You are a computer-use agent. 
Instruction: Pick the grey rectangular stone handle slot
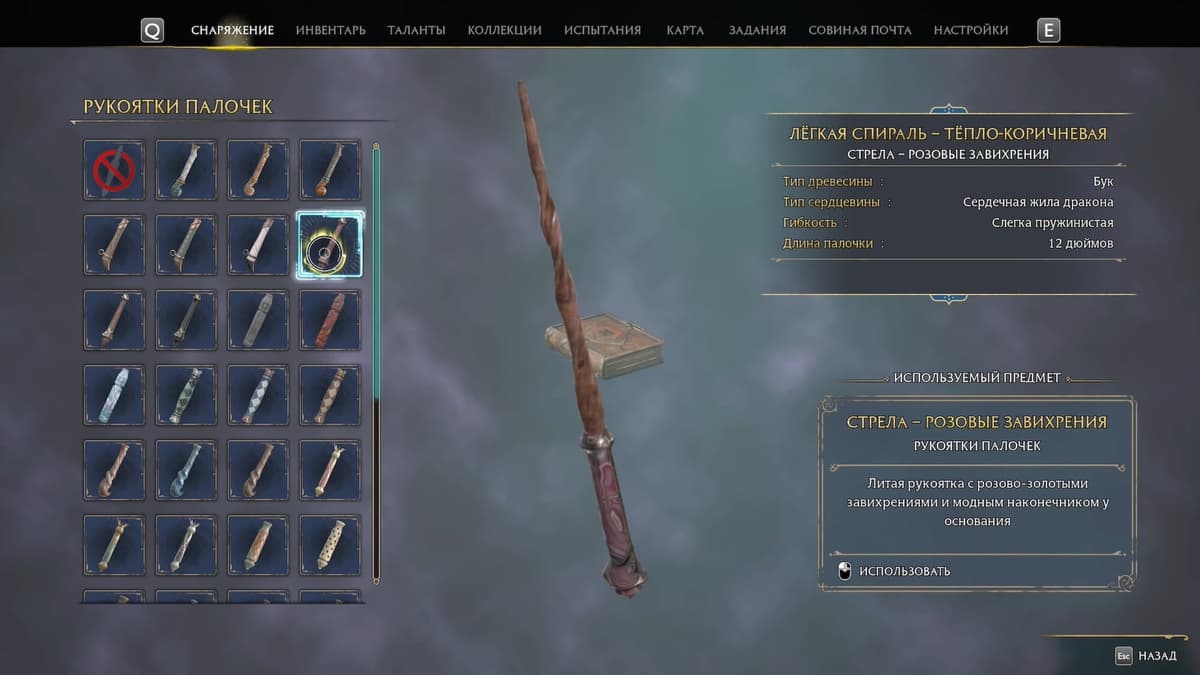click(x=258, y=320)
